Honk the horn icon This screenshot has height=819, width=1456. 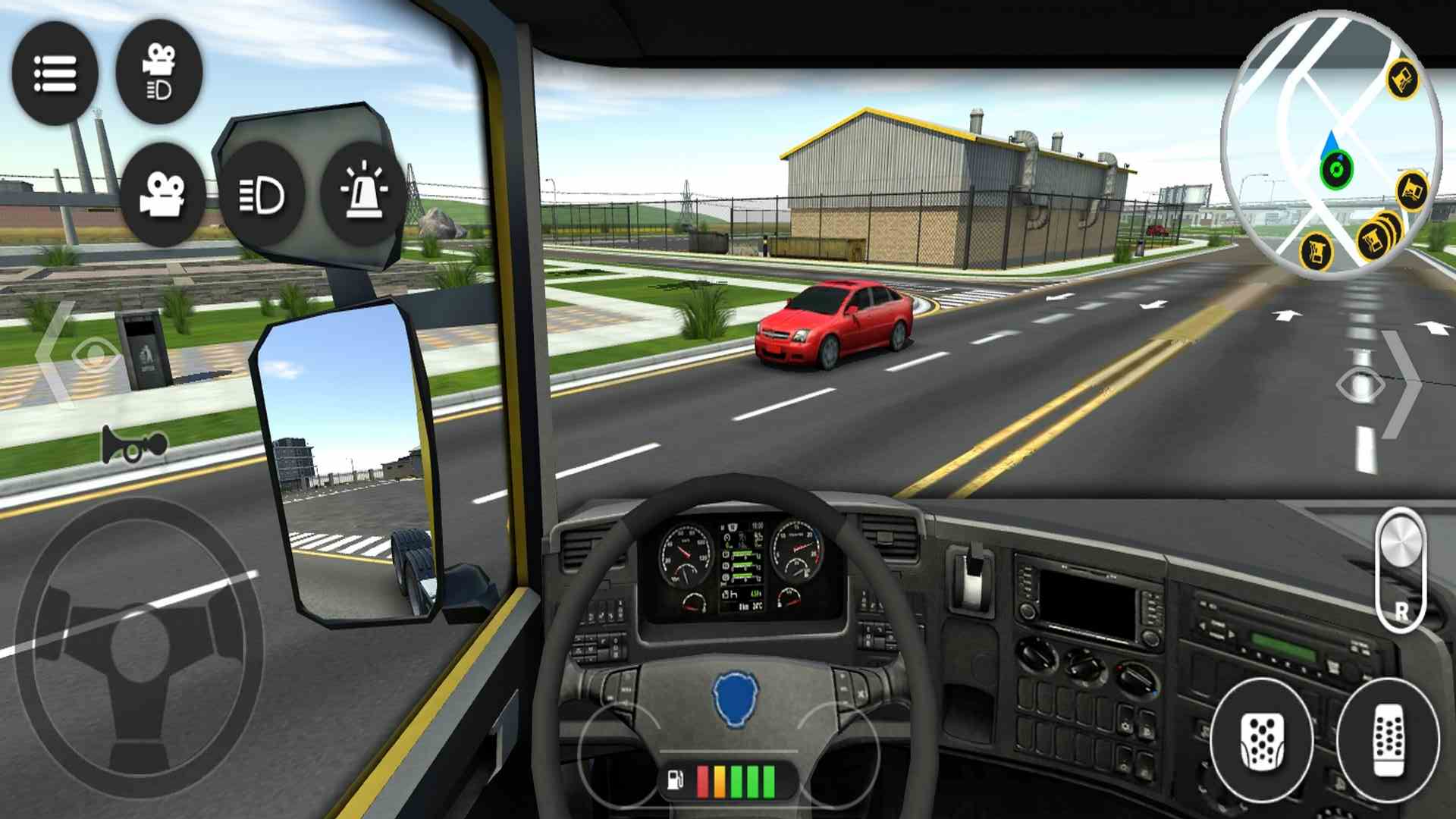[134, 446]
